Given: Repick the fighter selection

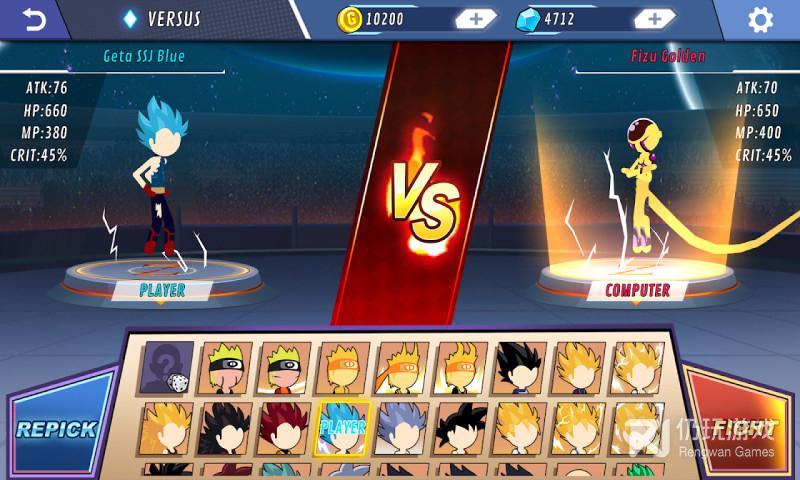Looking at the screenshot, I should [x=56, y=429].
